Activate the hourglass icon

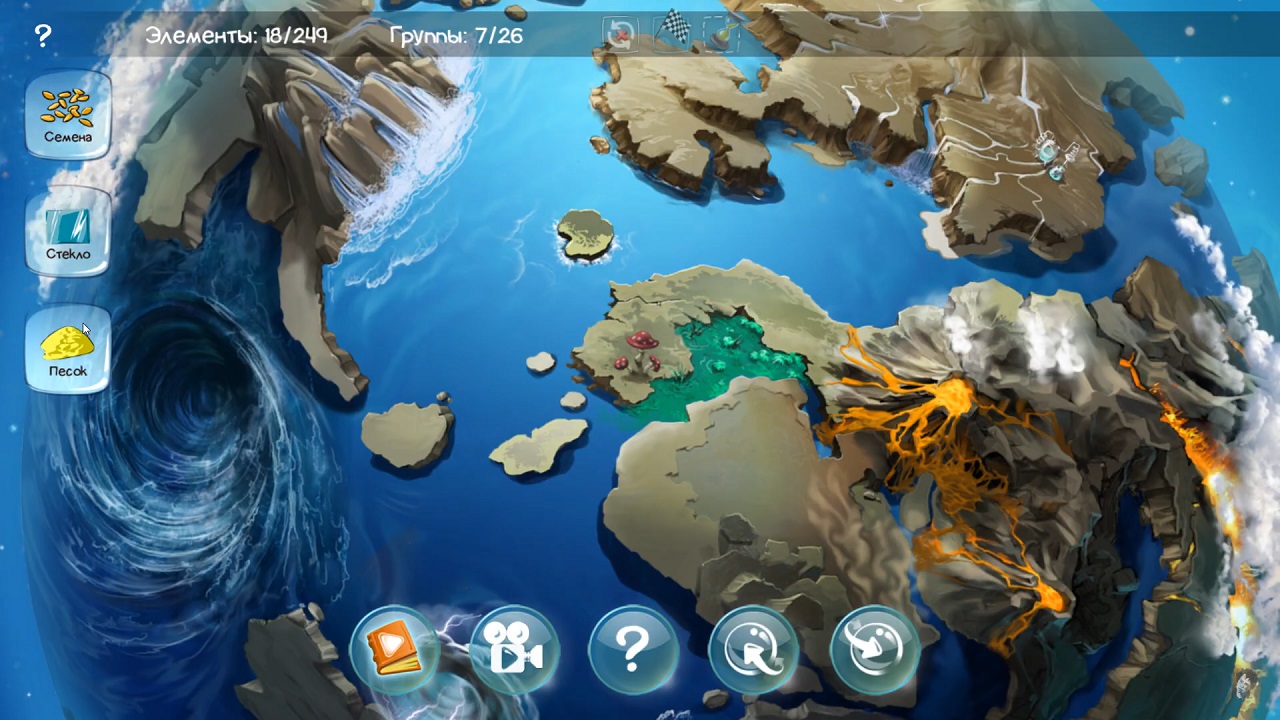(x=720, y=35)
